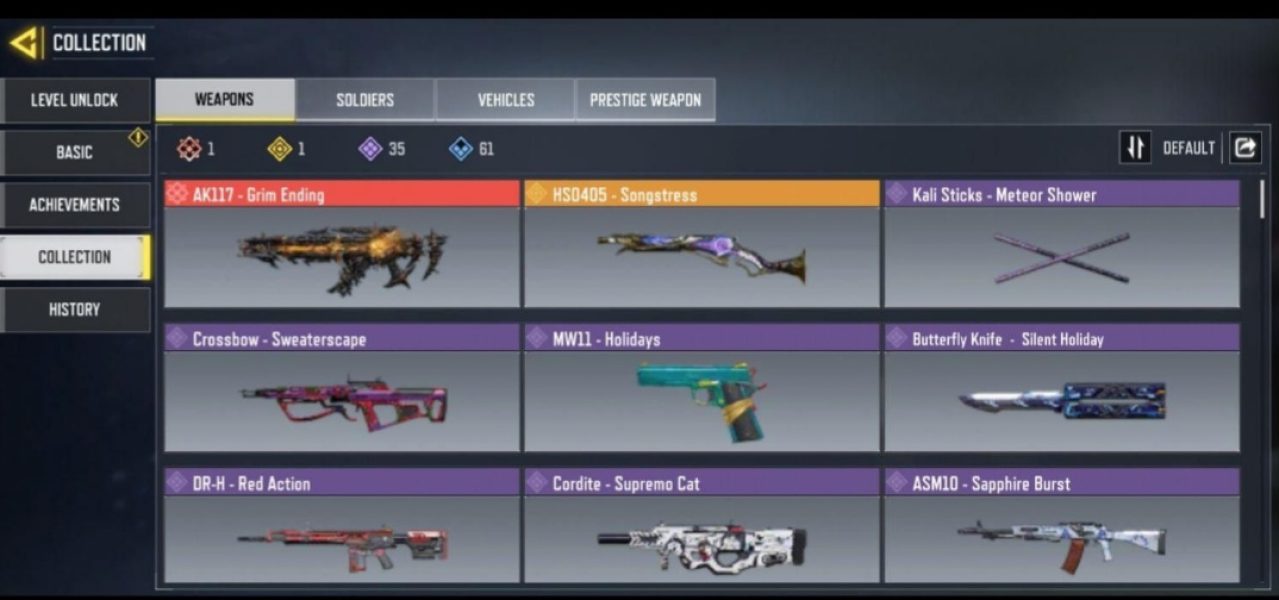Choose the HSO405 Songstress shotgun card
This screenshot has height=600, width=1279.
click(701, 245)
